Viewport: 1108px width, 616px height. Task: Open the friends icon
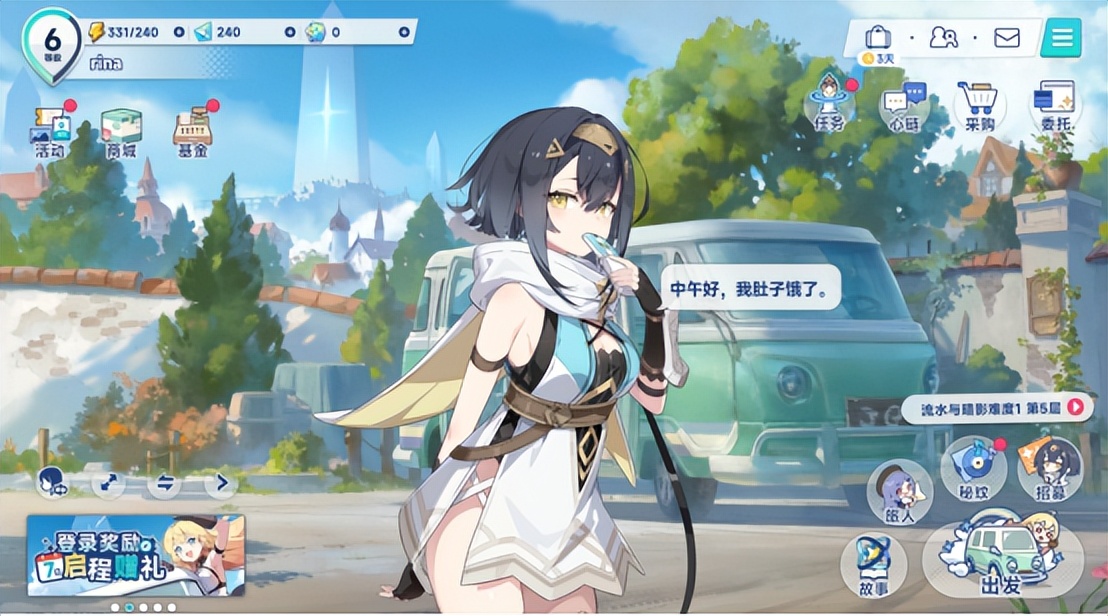click(943, 38)
